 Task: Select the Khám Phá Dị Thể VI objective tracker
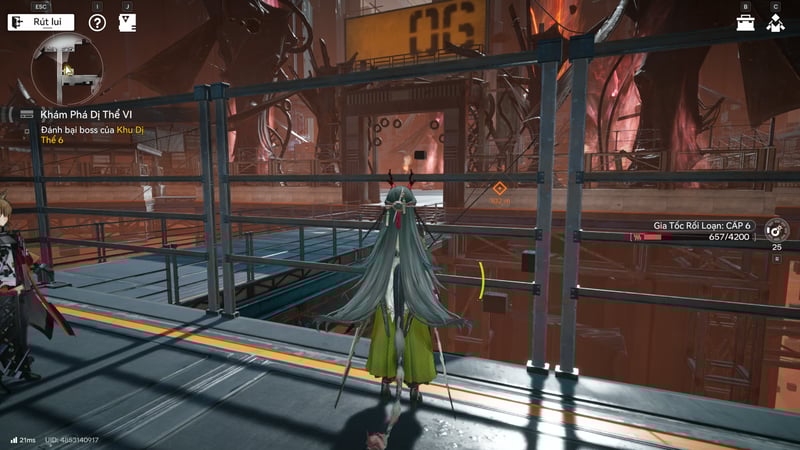(85, 114)
